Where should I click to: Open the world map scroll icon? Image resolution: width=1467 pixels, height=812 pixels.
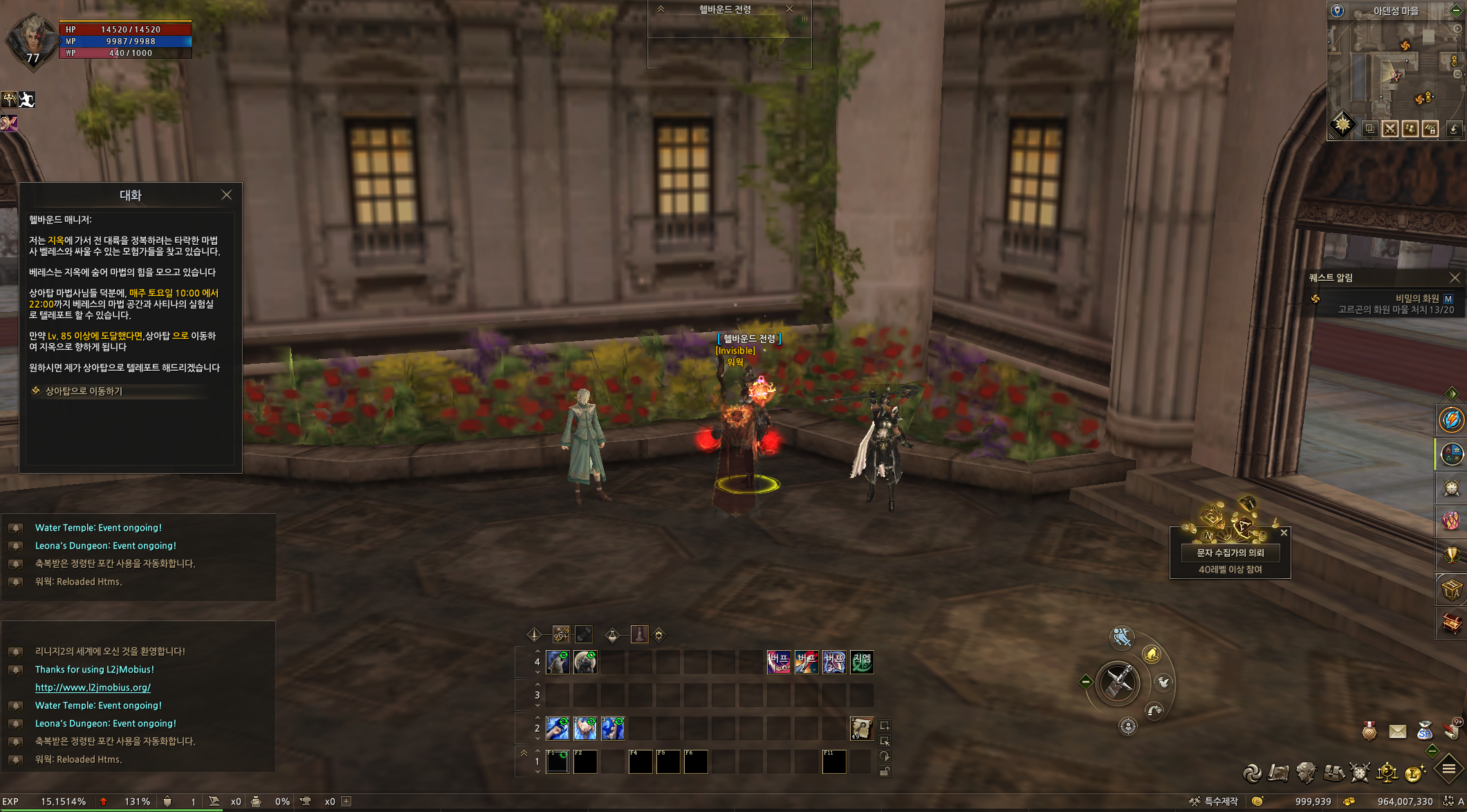[x=1278, y=773]
